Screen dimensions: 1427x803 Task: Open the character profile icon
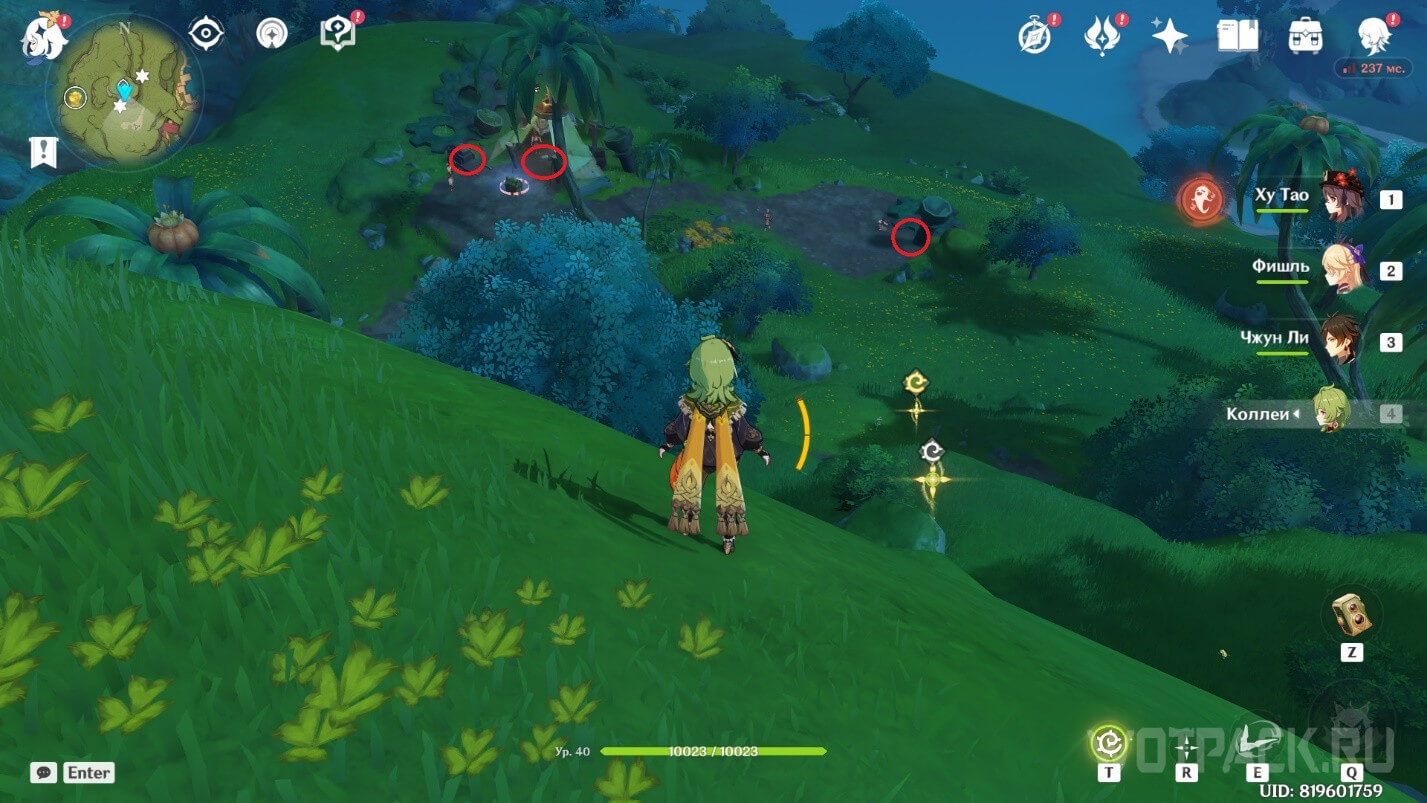[x=1375, y=36]
